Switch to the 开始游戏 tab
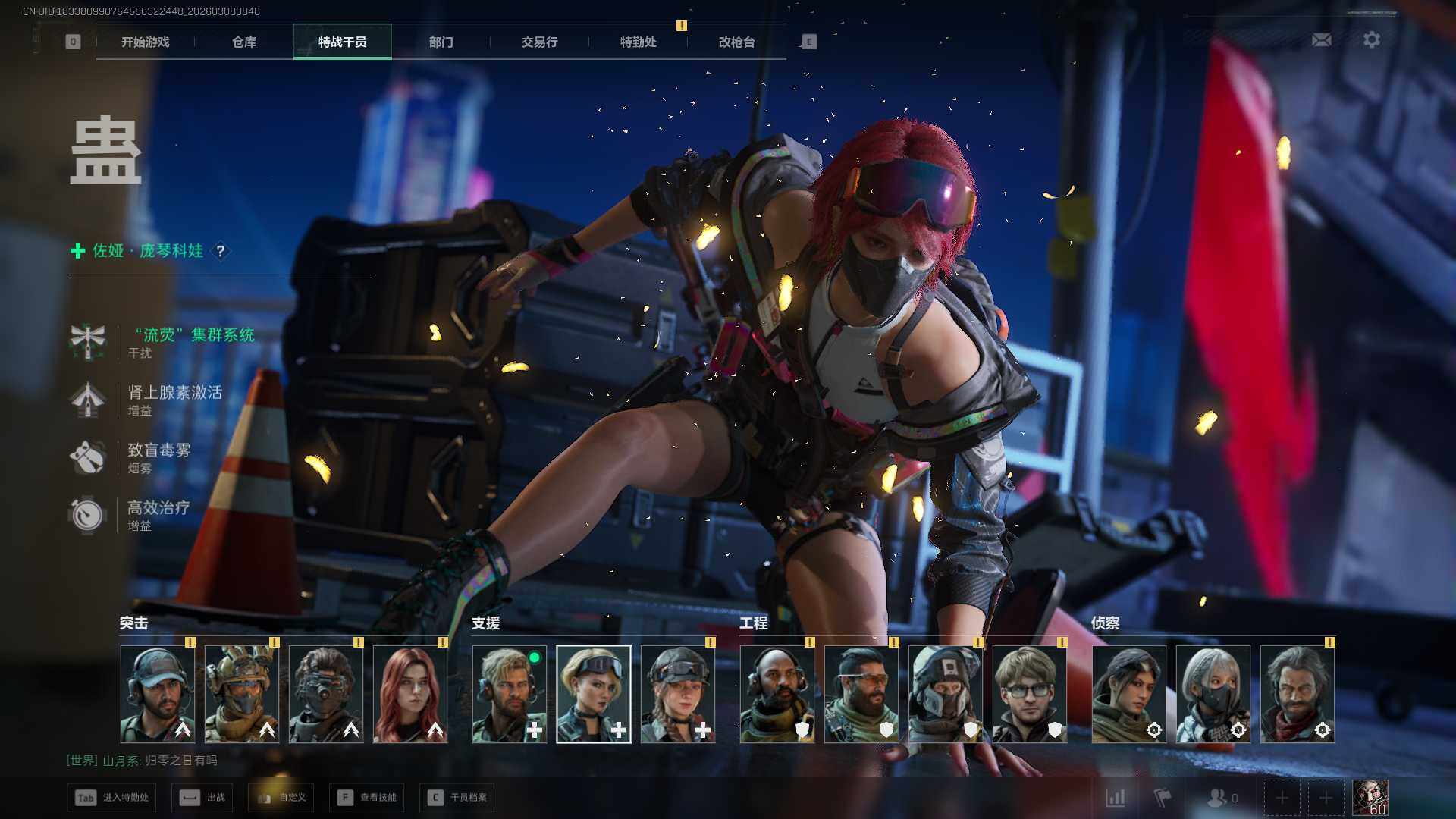The image size is (1456, 819). [x=146, y=42]
